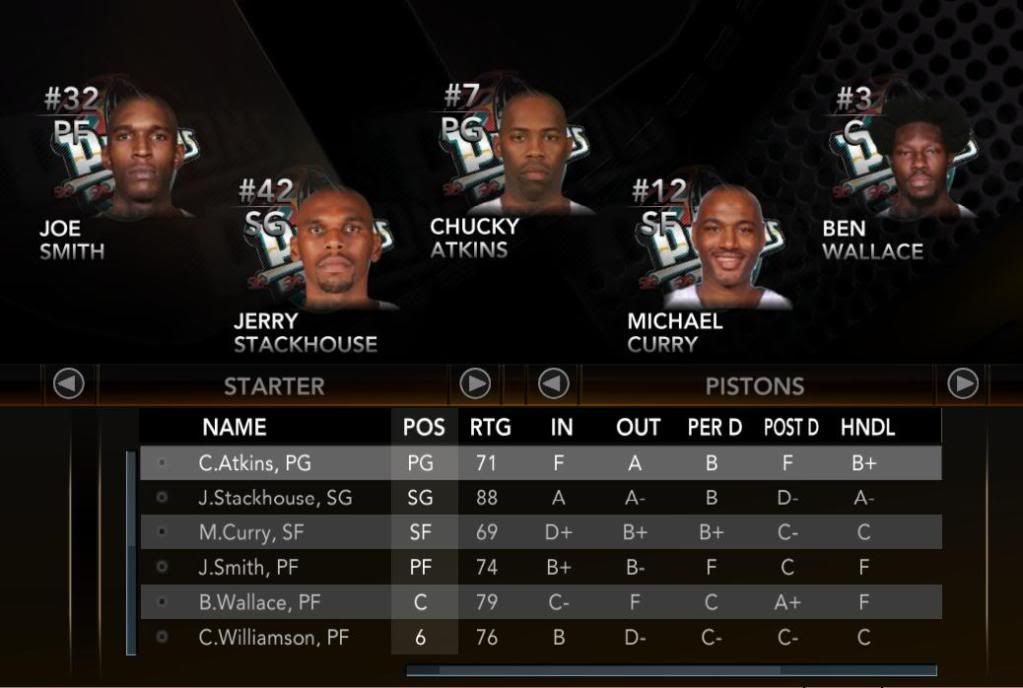Click the POST D column header
Image resolution: width=1023 pixels, height=688 pixels.
point(791,428)
